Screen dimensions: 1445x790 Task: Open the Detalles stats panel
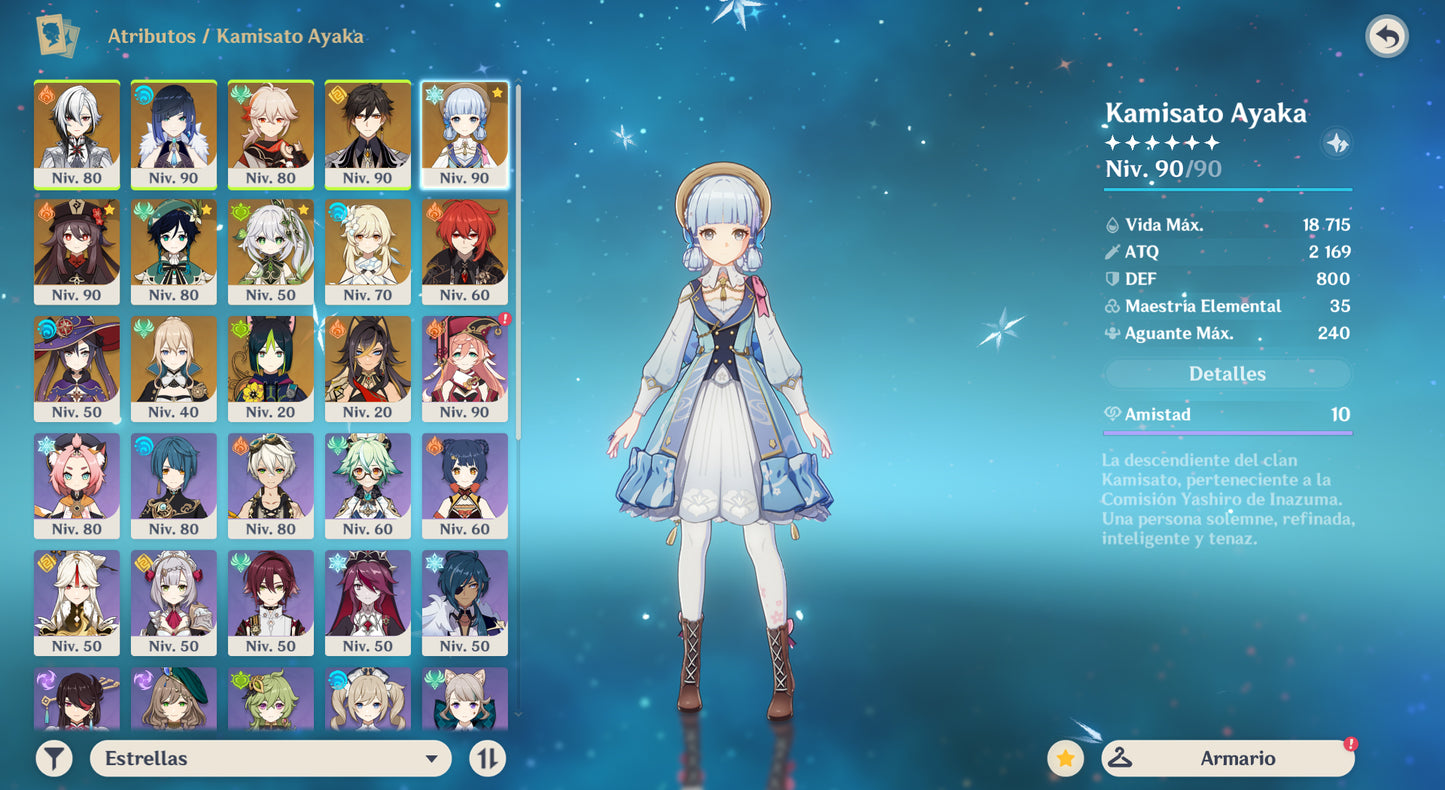[1227, 374]
